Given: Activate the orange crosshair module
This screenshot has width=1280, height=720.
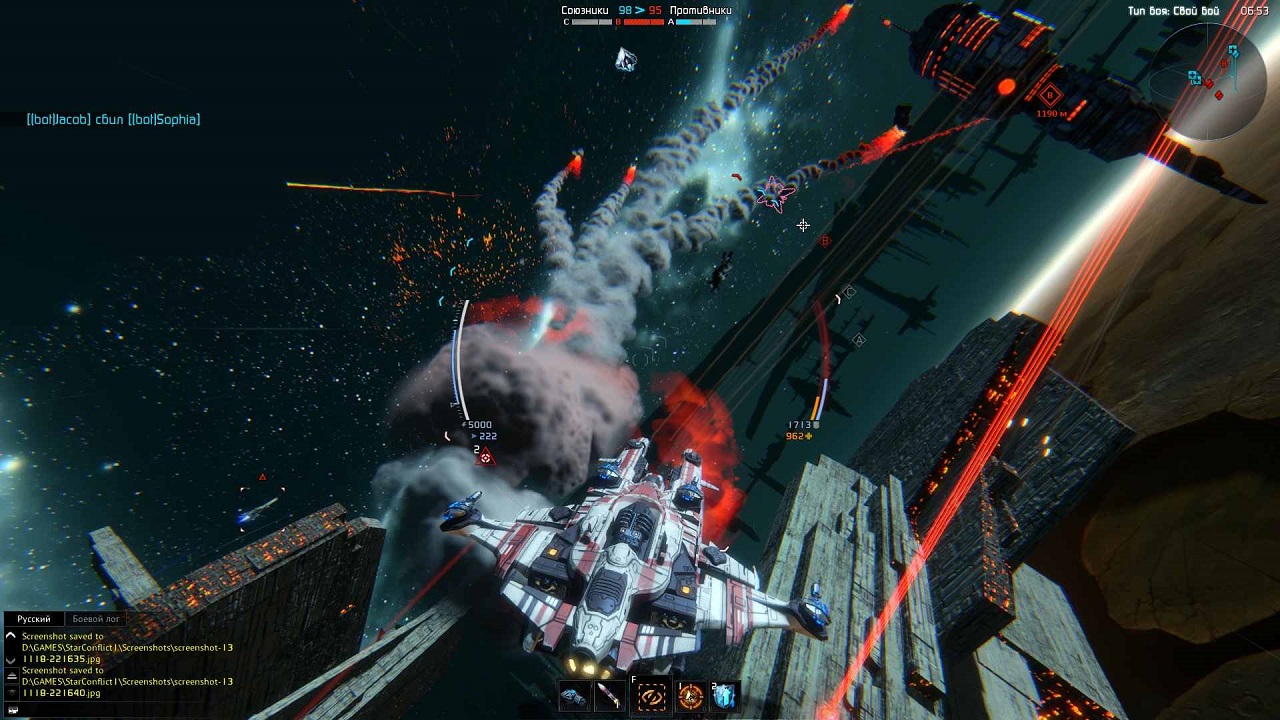Looking at the screenshot, I should [690, 696].
